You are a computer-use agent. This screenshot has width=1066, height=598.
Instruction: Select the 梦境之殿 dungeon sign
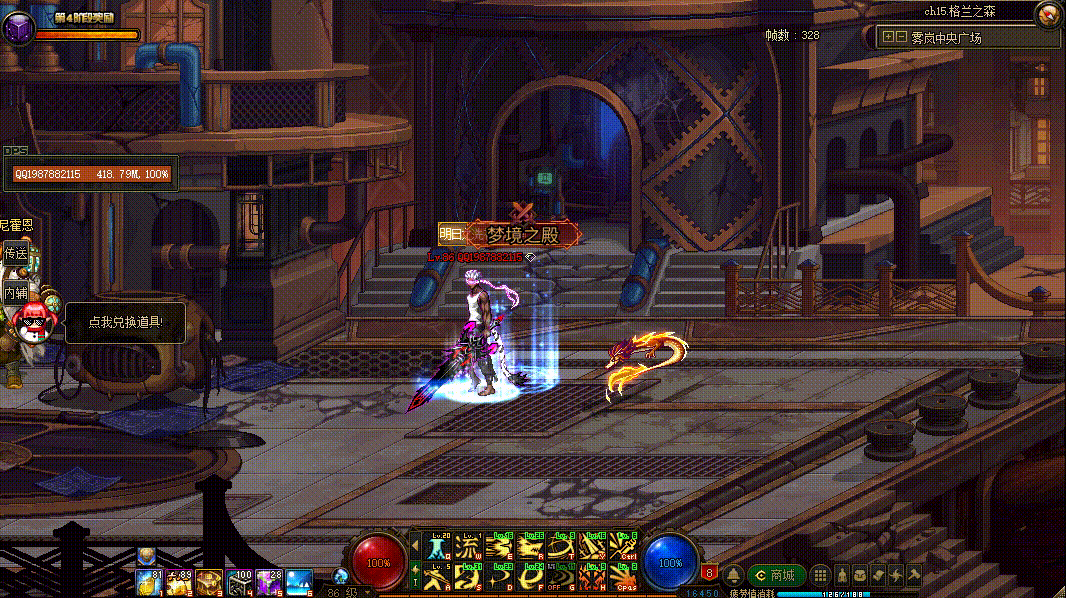(522, 235)
